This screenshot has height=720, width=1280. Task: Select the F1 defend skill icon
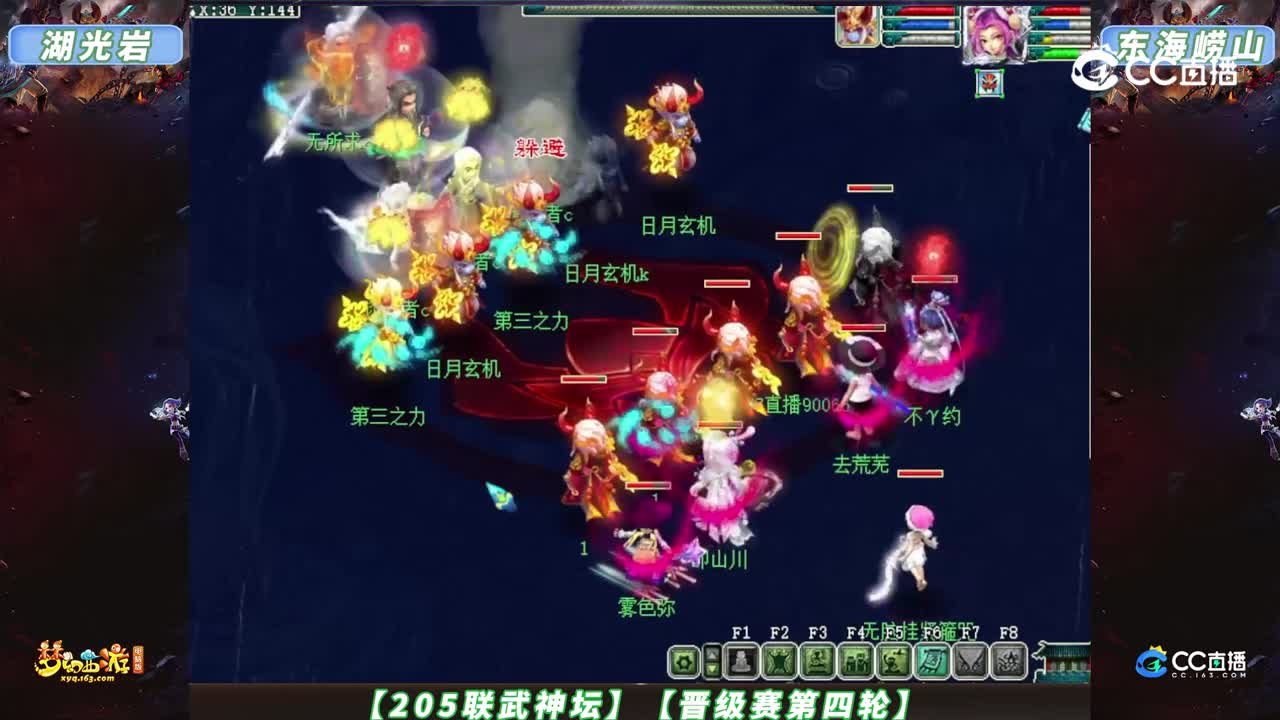pyautogui.click(x=740, y=662)
